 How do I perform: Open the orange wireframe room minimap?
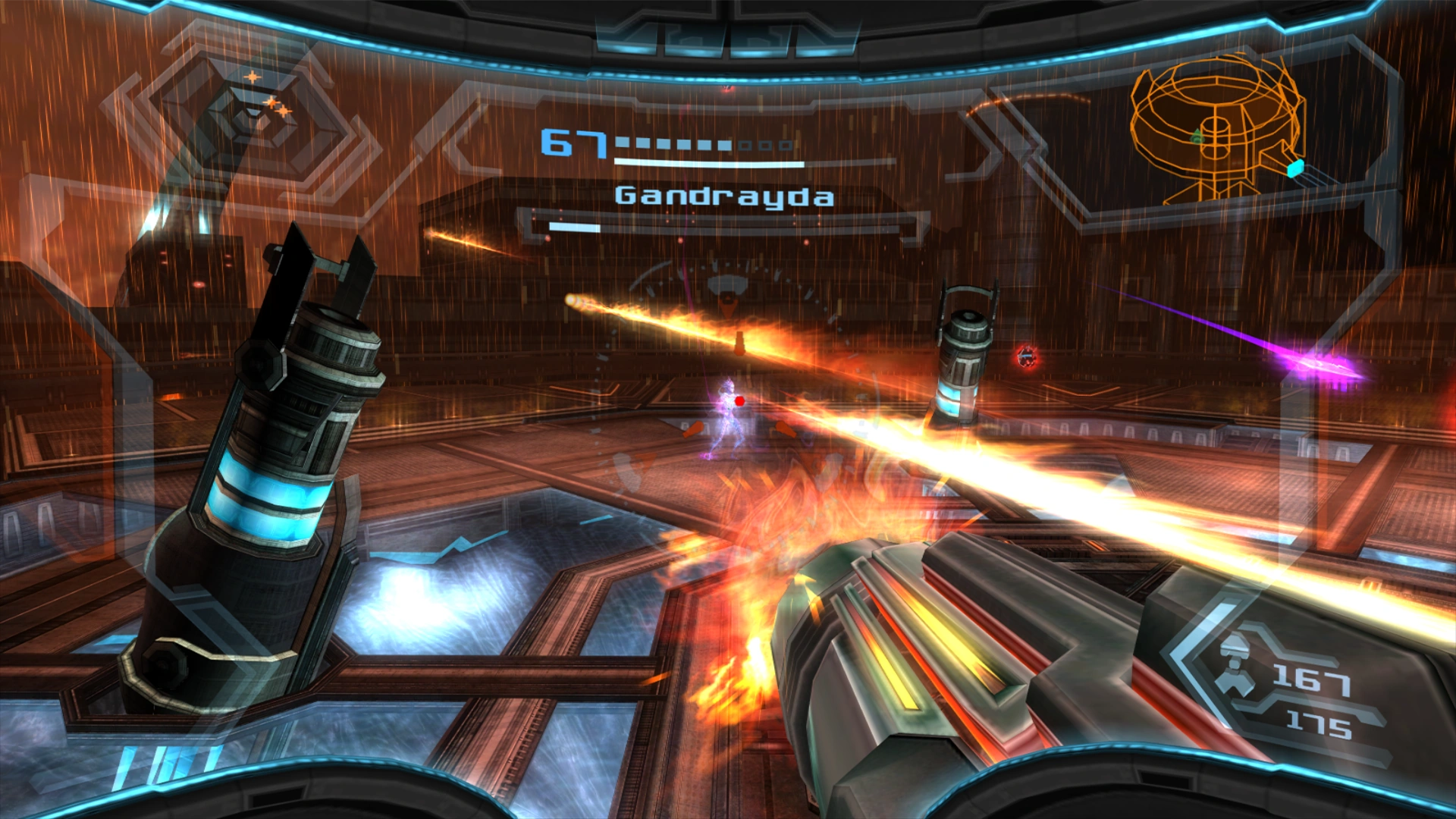pyautogui.click(x=1216, y=129)
